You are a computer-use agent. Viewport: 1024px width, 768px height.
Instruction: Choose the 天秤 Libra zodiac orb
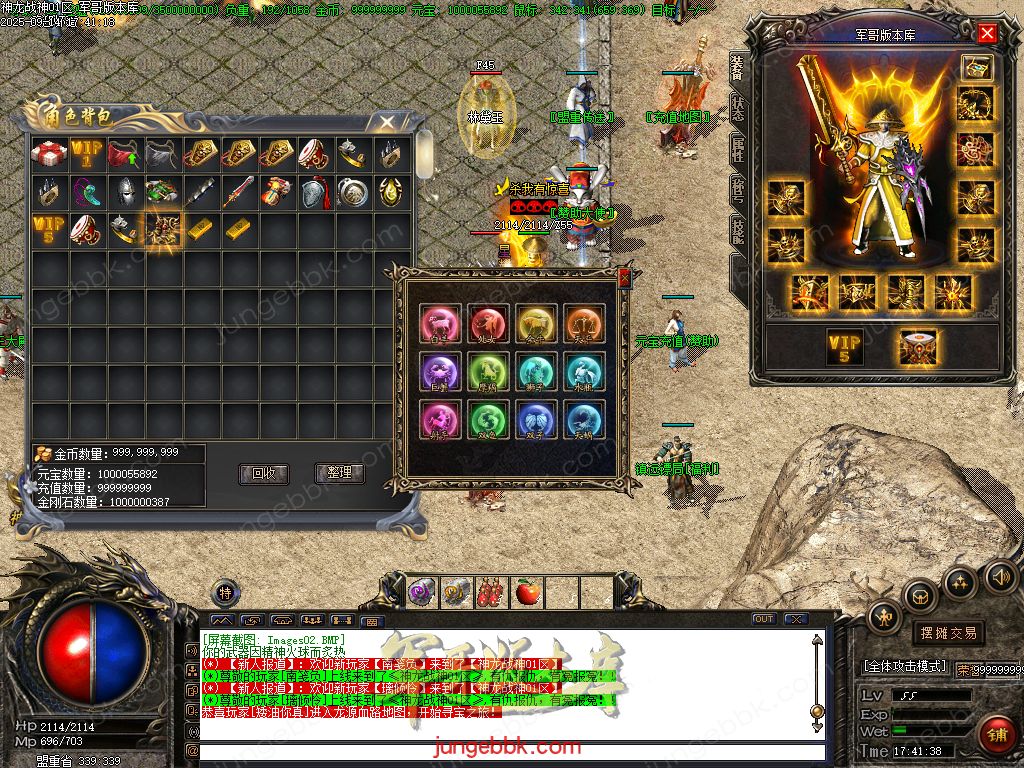pyautogui.click(x=584, y=323)
